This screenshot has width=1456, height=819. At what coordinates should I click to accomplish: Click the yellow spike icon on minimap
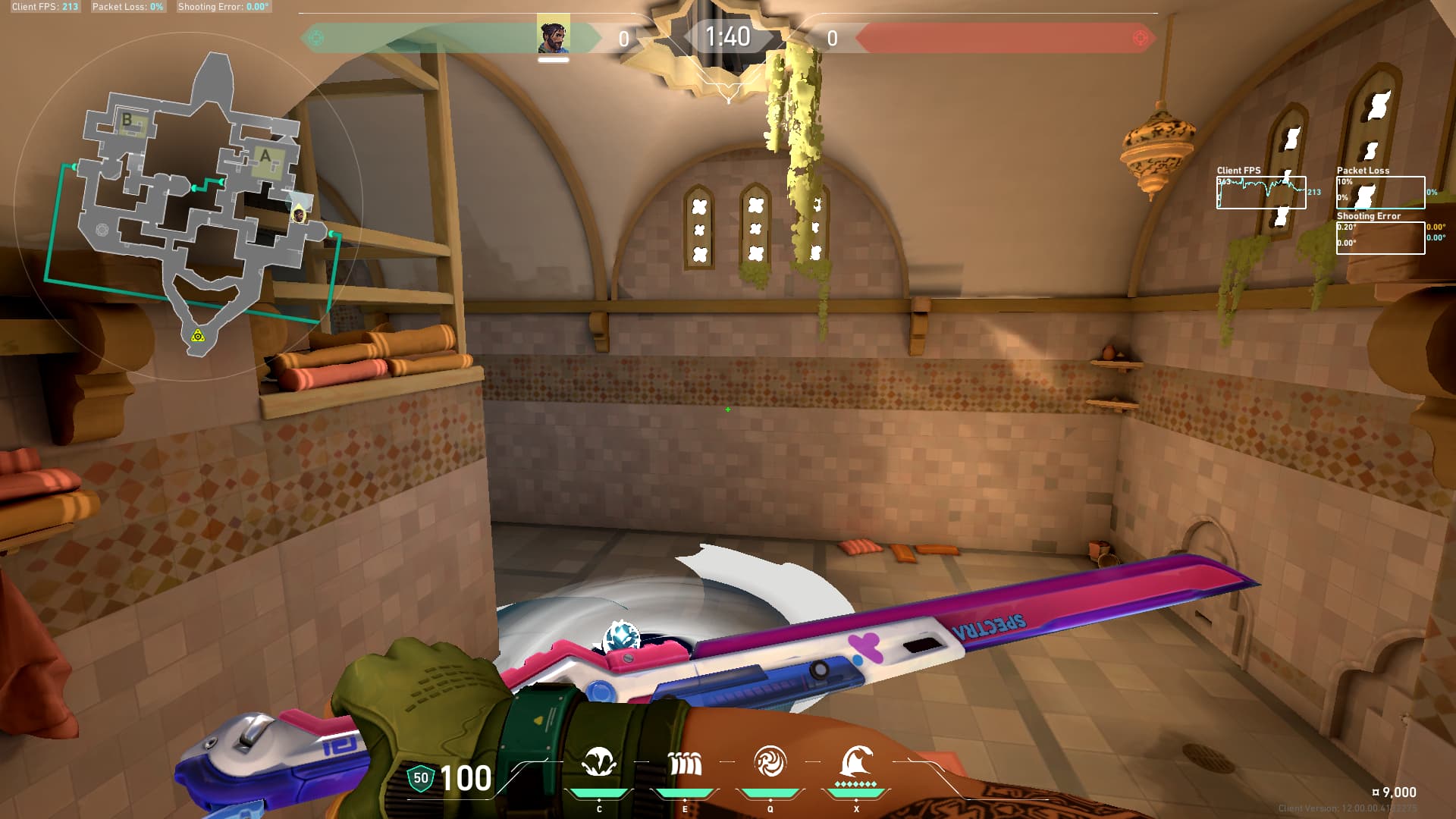pyautogui.click(x=198, y=335)
